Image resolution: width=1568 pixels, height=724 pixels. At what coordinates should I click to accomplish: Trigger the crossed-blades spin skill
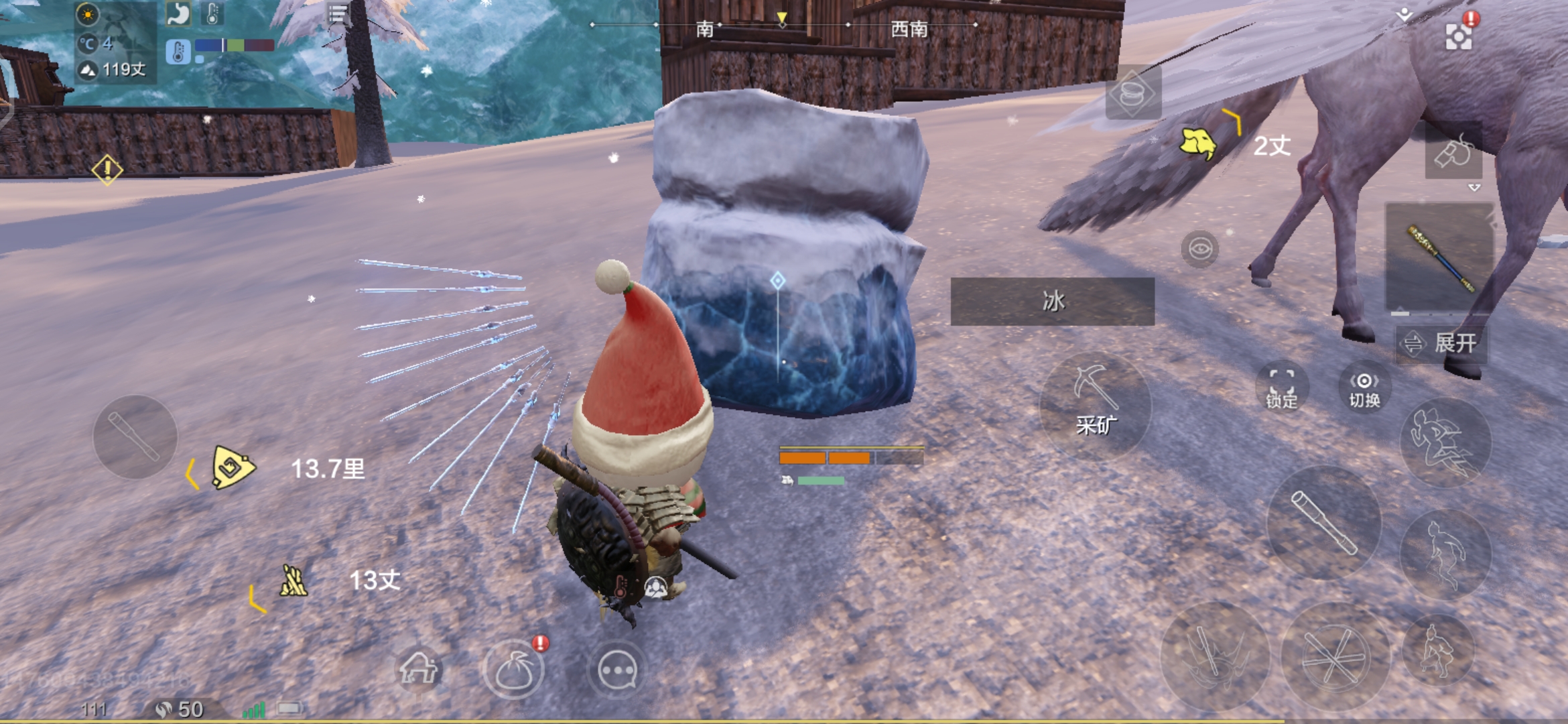(1333, 657)
